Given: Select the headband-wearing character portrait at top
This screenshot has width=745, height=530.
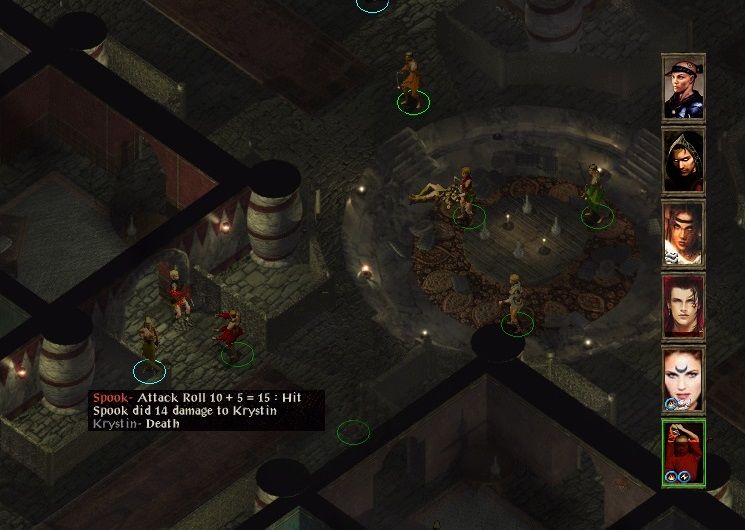Looking at the screenshot, I should pos(684,88).
